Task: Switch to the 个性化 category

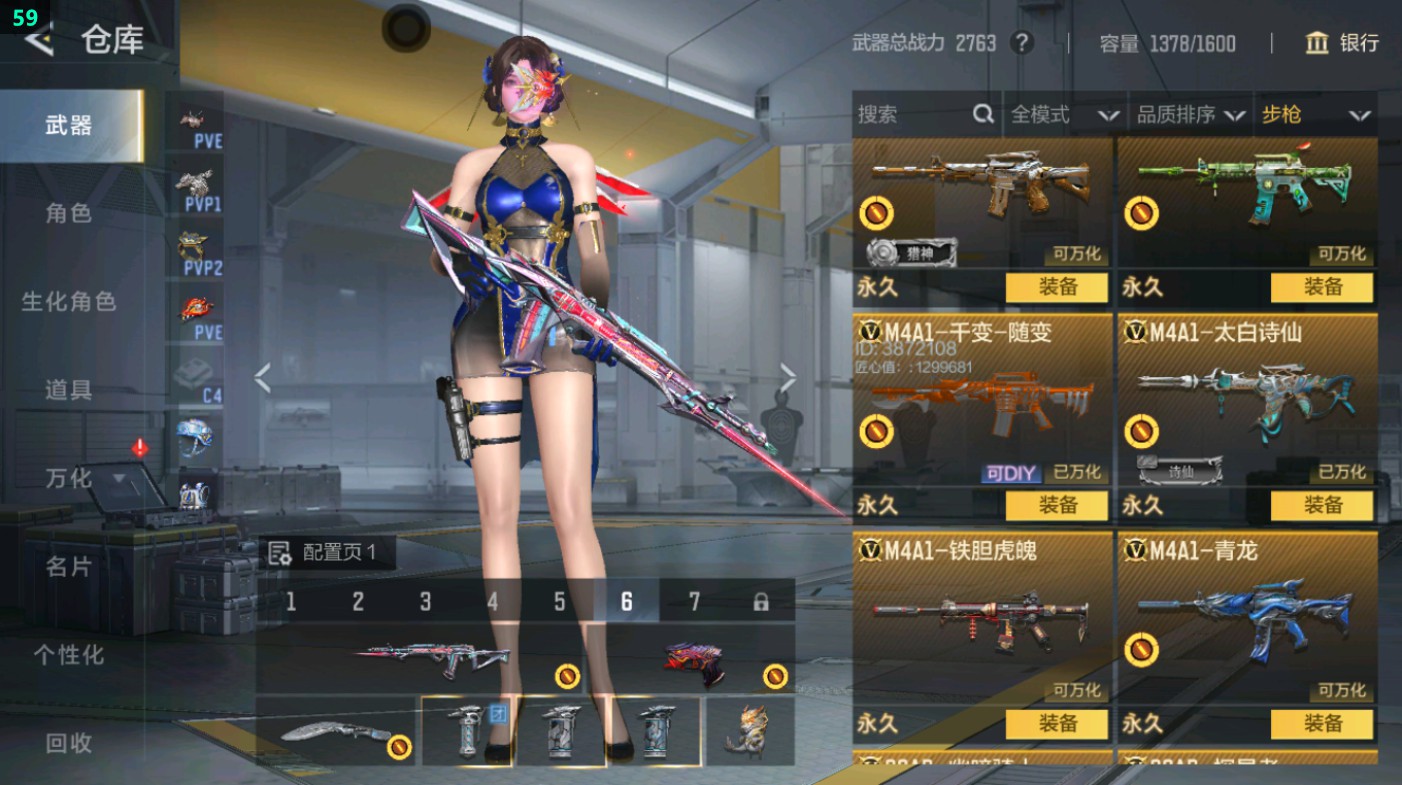Action: [69, 654]
